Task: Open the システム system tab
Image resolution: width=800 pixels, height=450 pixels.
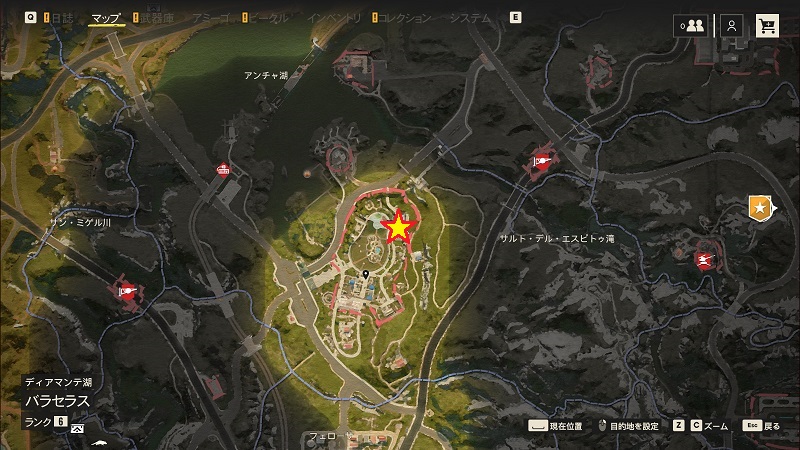Action: (x=470, y=18)
